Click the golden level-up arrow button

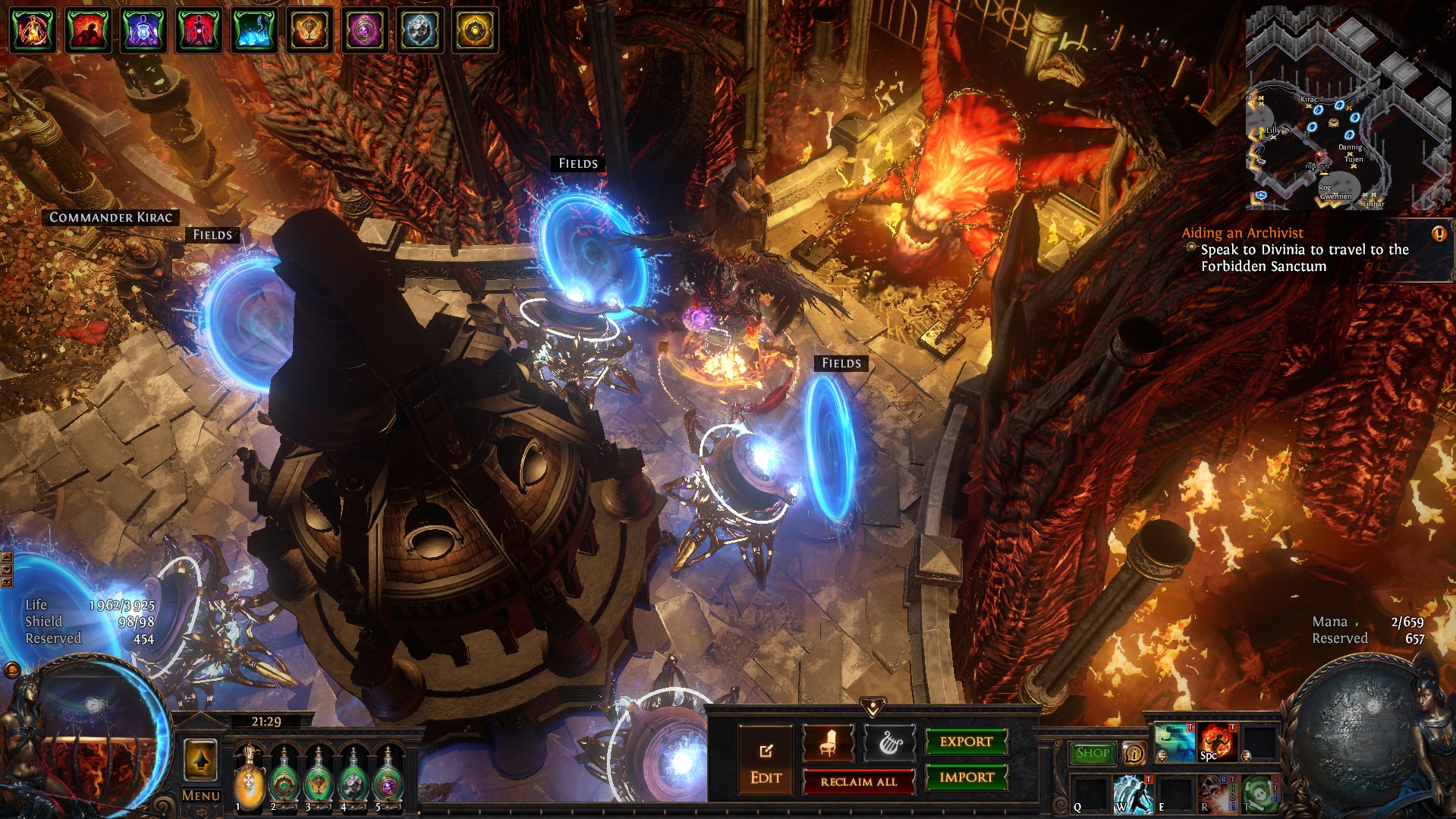(200, 760)
